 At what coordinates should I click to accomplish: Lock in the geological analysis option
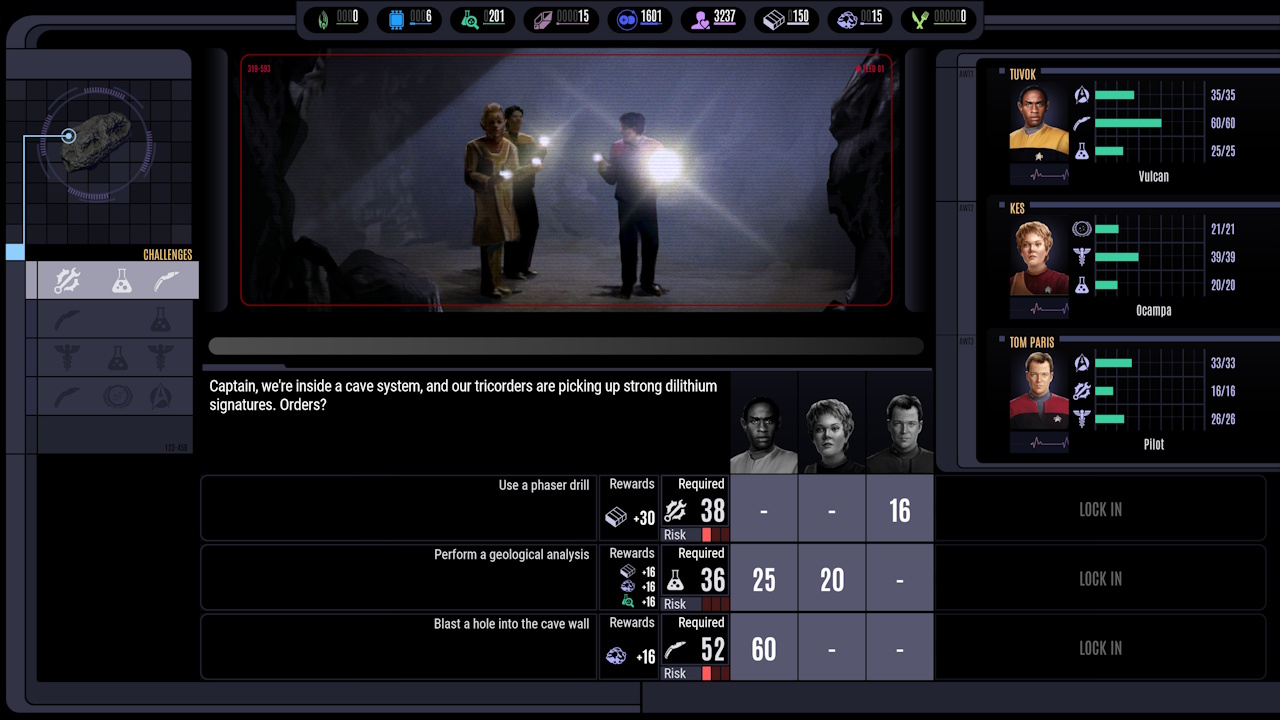click(x=1100, y=579)
